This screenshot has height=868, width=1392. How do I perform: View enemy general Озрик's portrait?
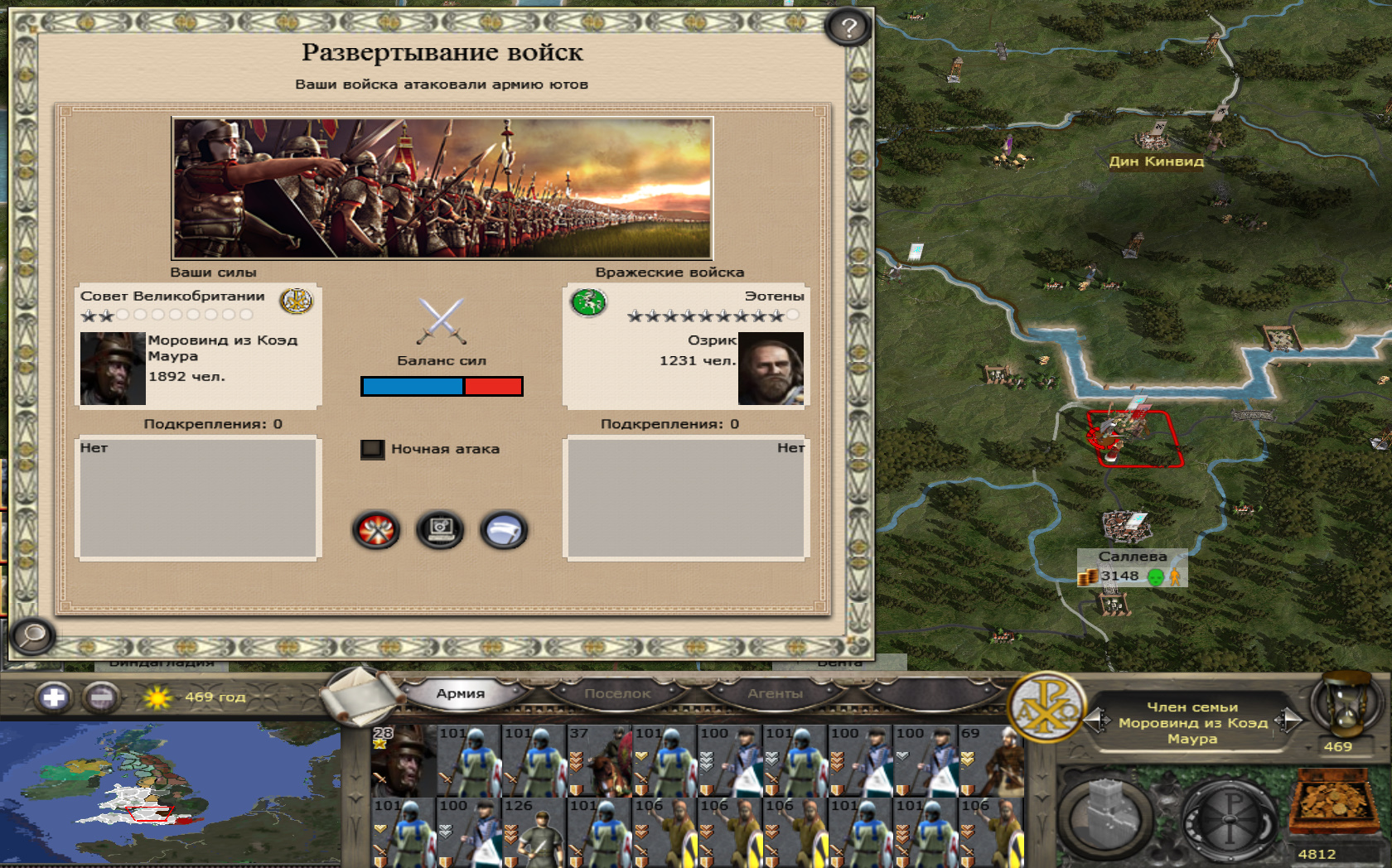point(771,369)
